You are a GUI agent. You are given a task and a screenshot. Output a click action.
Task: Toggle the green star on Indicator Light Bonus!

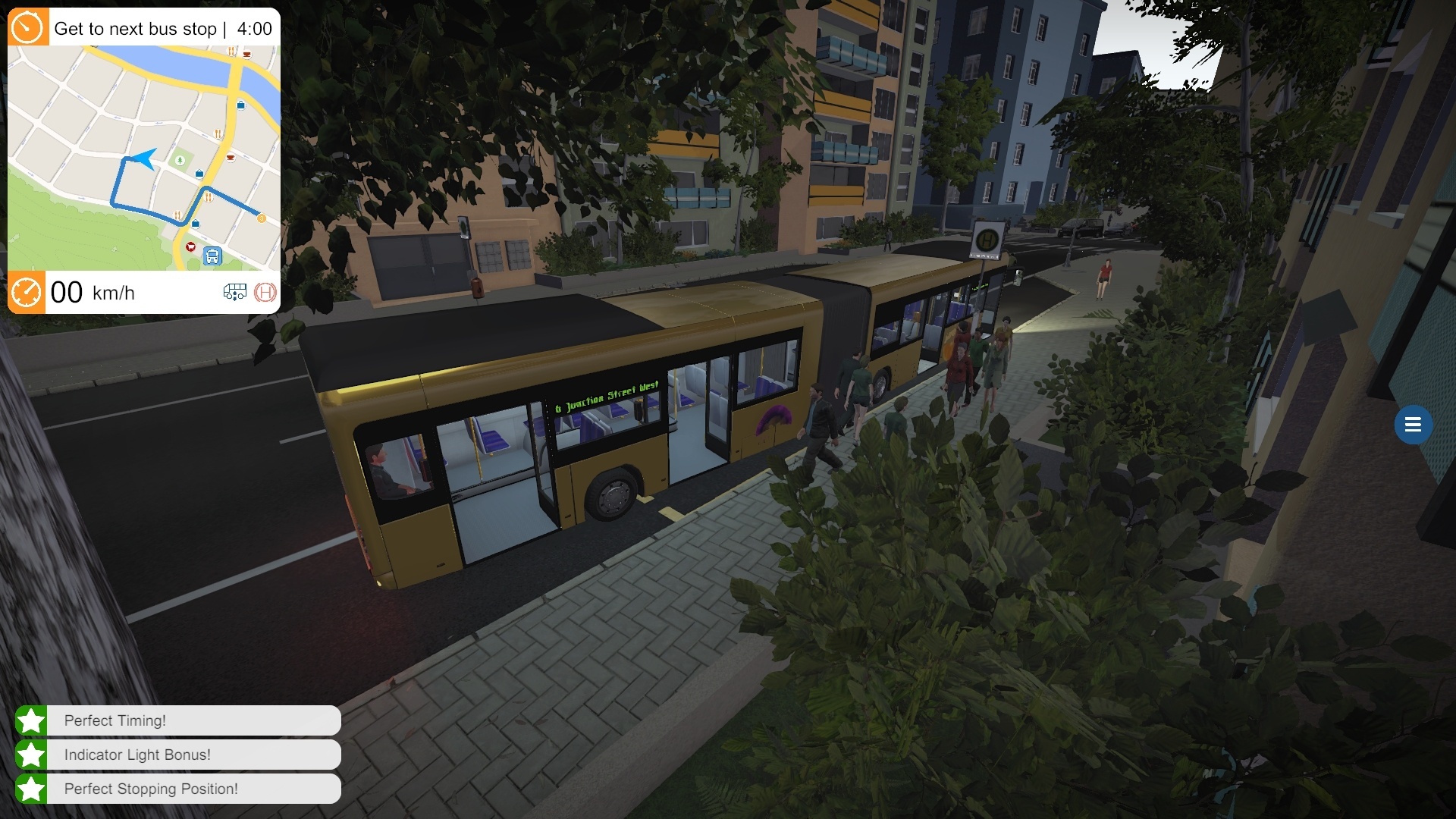click(30, 755)
